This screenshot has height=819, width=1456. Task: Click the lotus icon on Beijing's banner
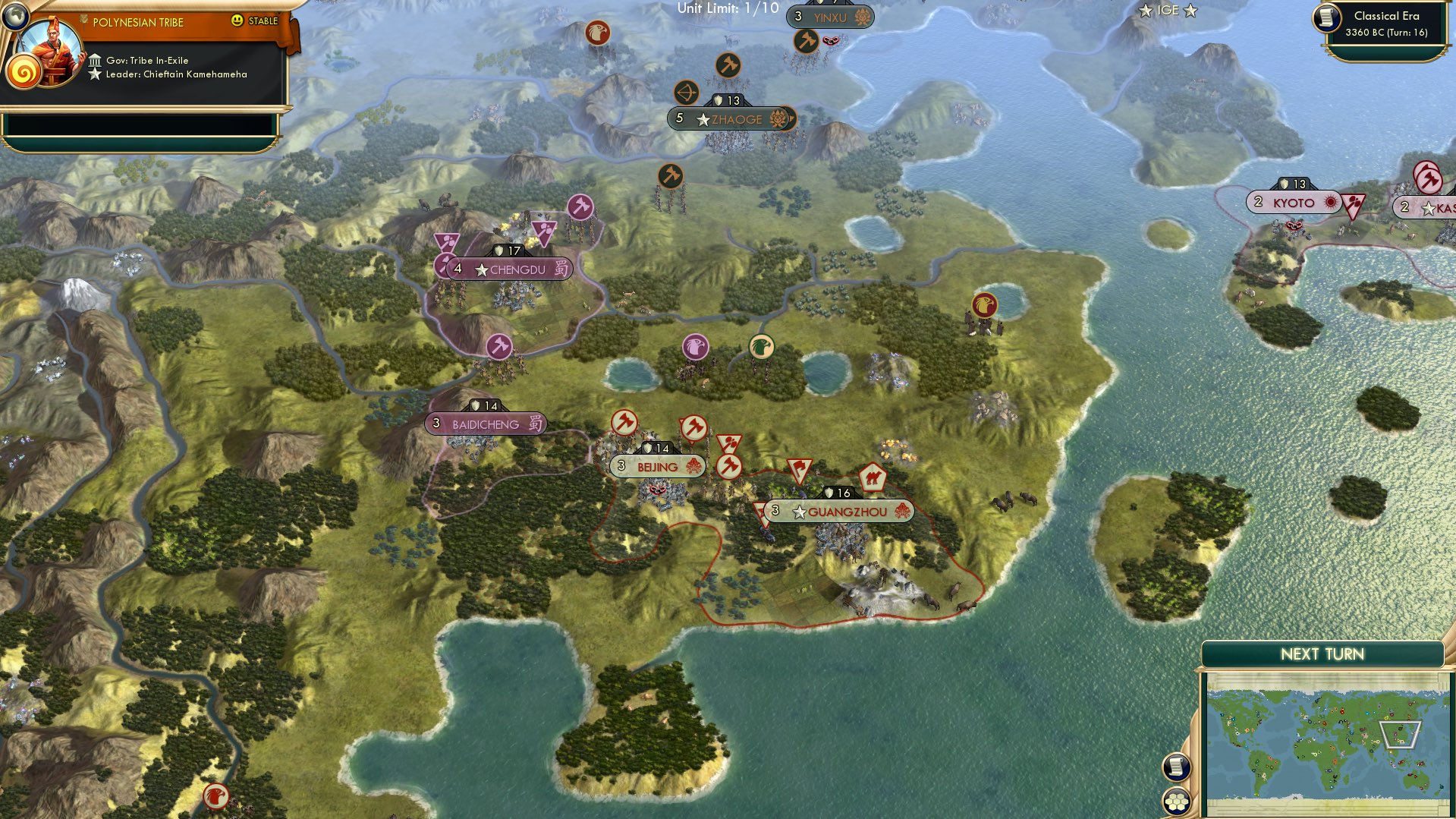[x=694, y=466]
